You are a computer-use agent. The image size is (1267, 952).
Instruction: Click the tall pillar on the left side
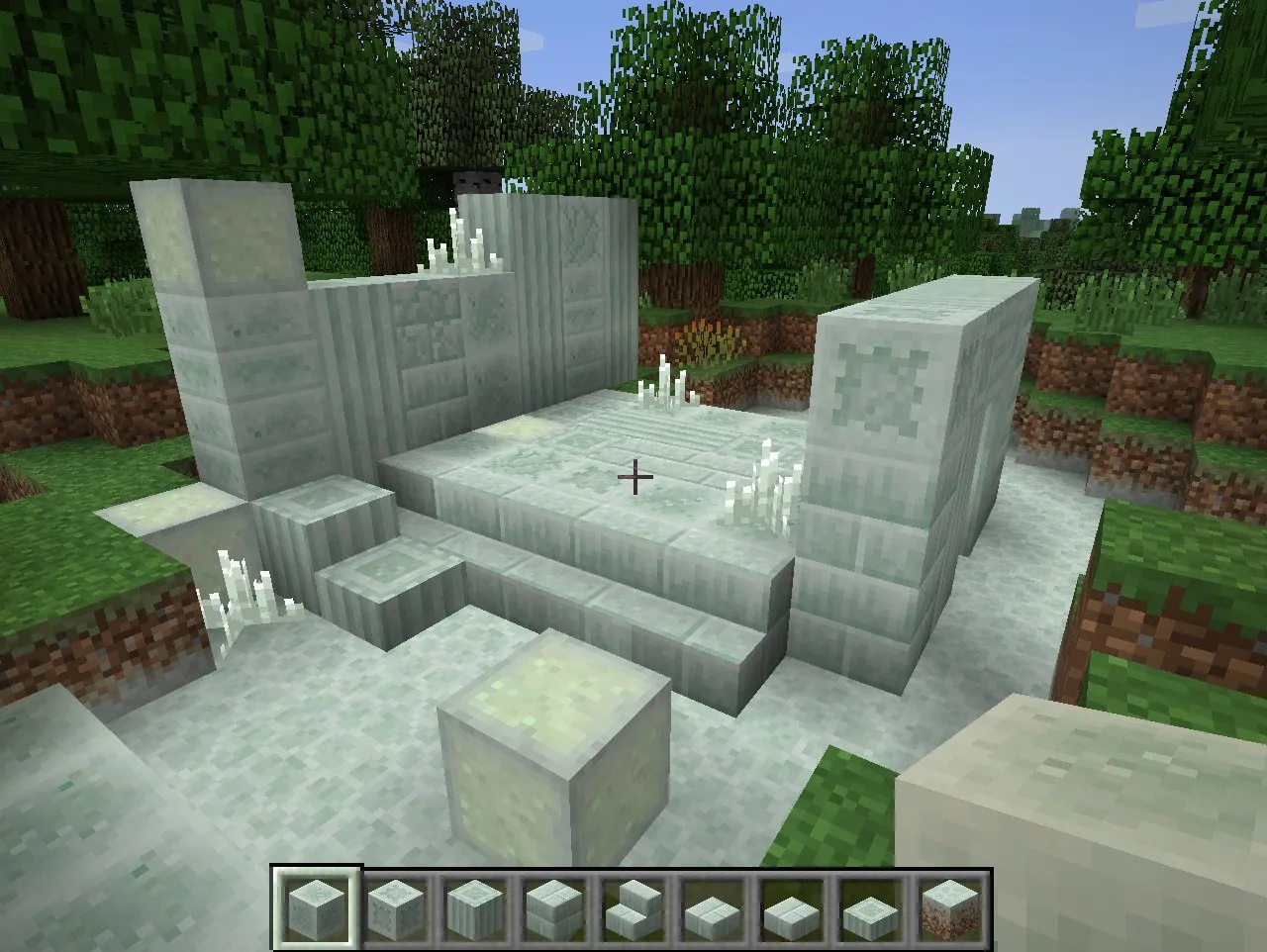(223, 327)
